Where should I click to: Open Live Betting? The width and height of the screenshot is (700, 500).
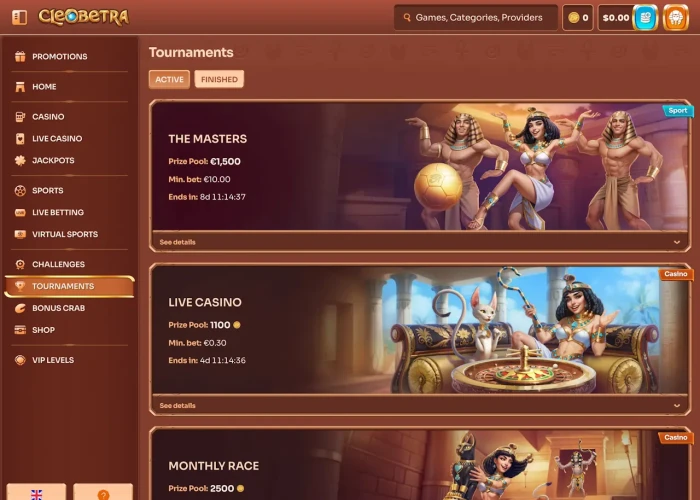[57, 212]
